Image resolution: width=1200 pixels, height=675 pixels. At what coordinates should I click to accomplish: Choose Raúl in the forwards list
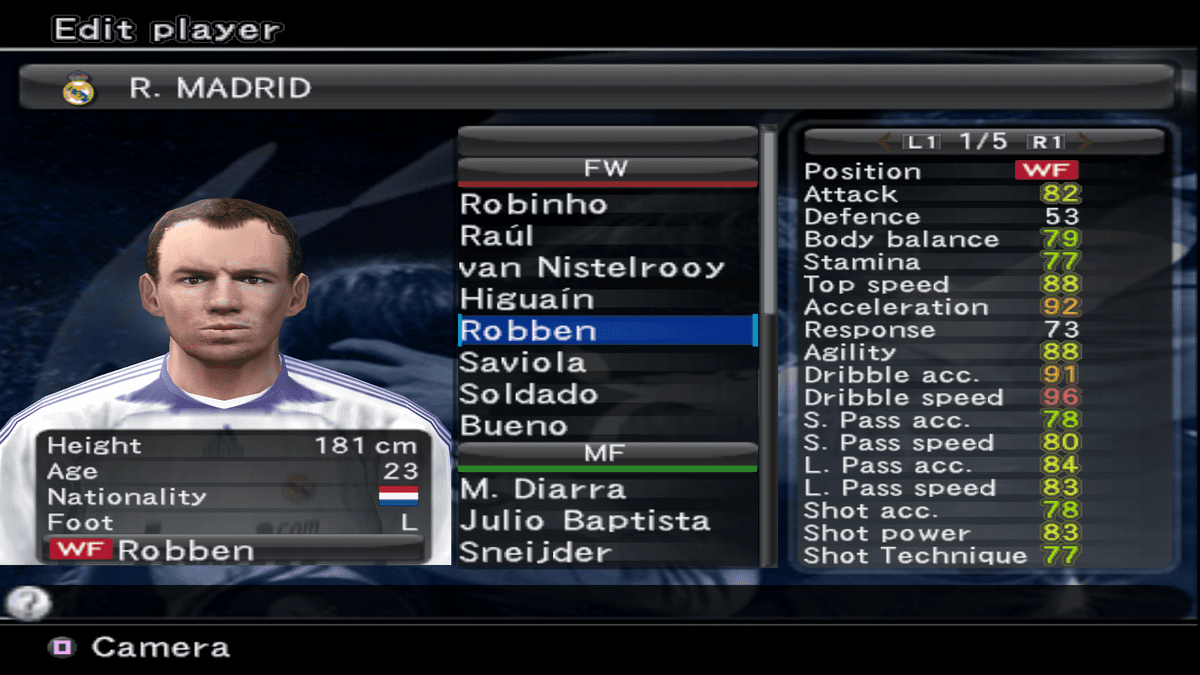pos(497,237)
